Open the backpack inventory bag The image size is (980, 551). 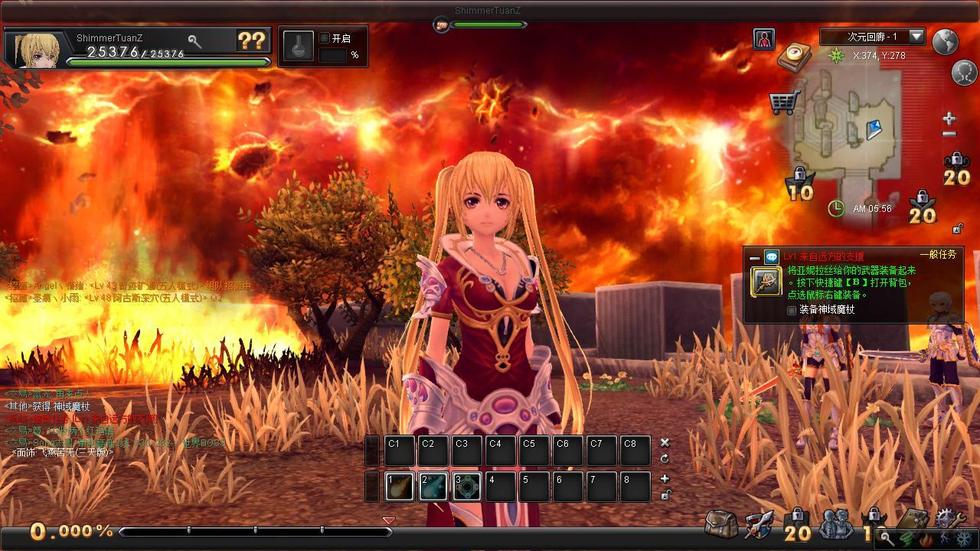[720, 523]
